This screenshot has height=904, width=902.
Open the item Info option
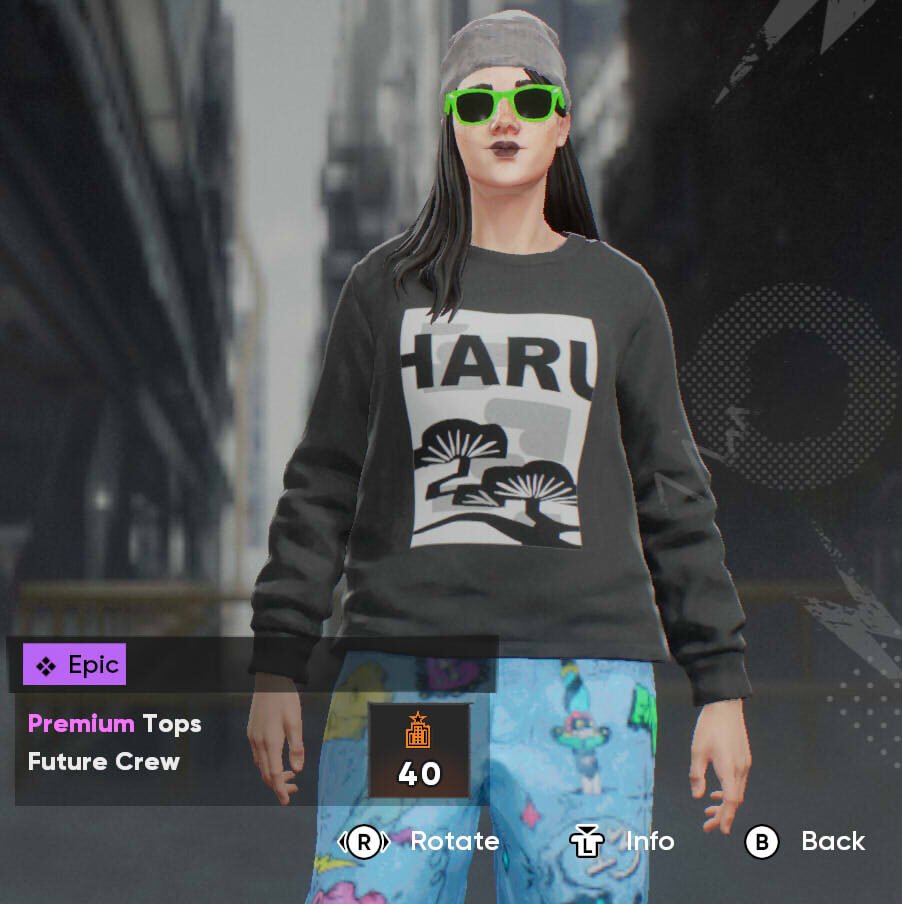(x=623, y=842)
